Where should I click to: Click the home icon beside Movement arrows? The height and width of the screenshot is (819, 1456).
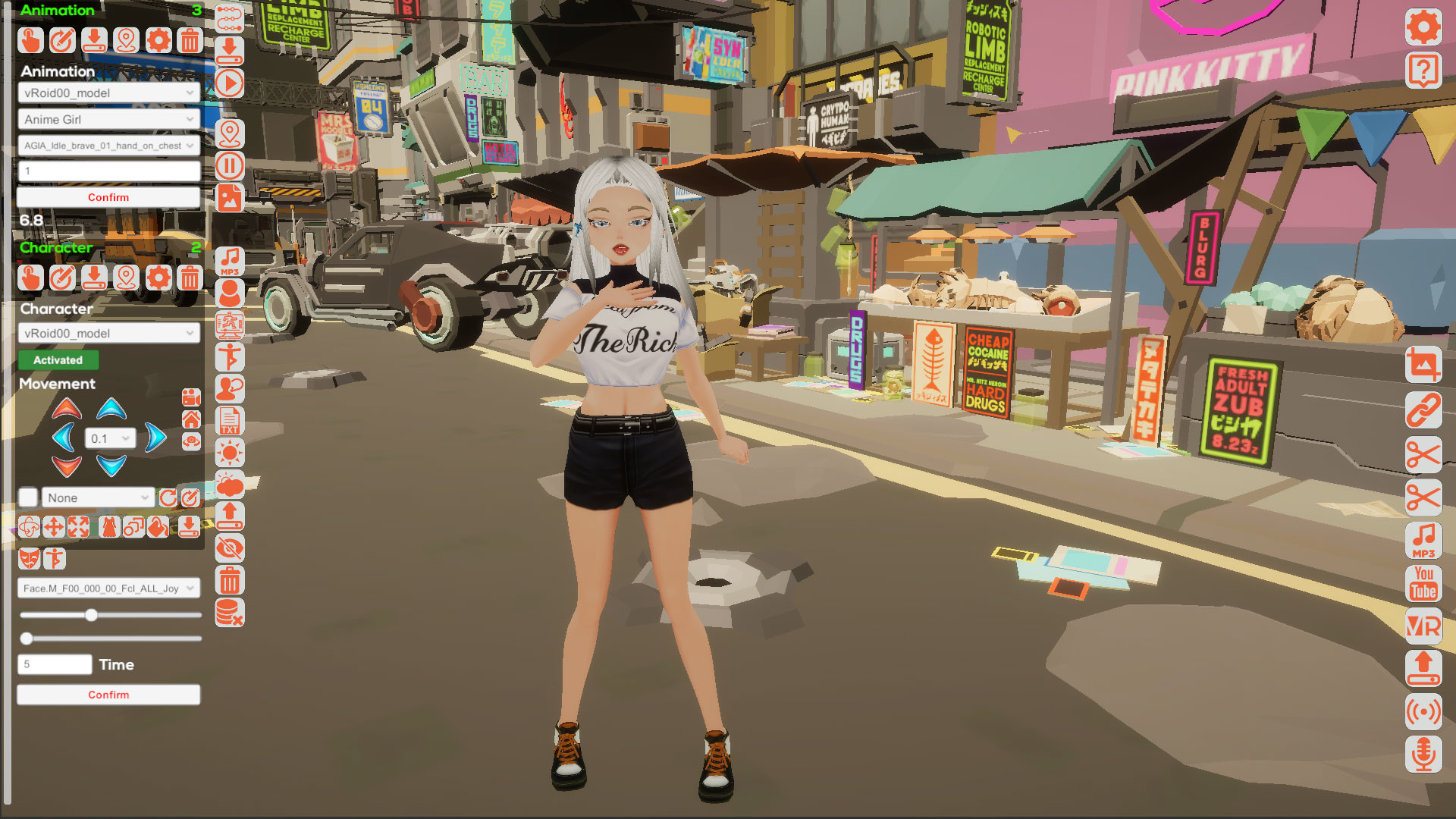pyautogui.click(x=191, y=417)
